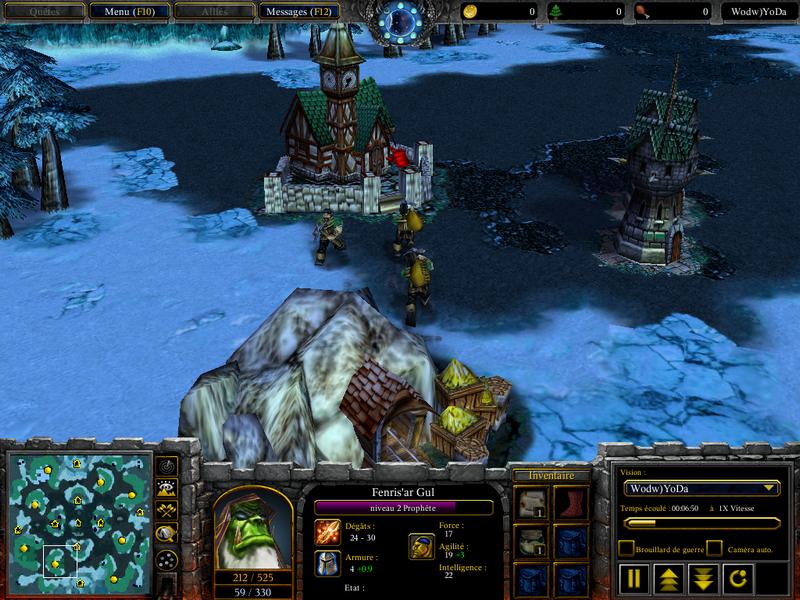
Task: Open the Messages (F12) log
Action: (298, 12)
